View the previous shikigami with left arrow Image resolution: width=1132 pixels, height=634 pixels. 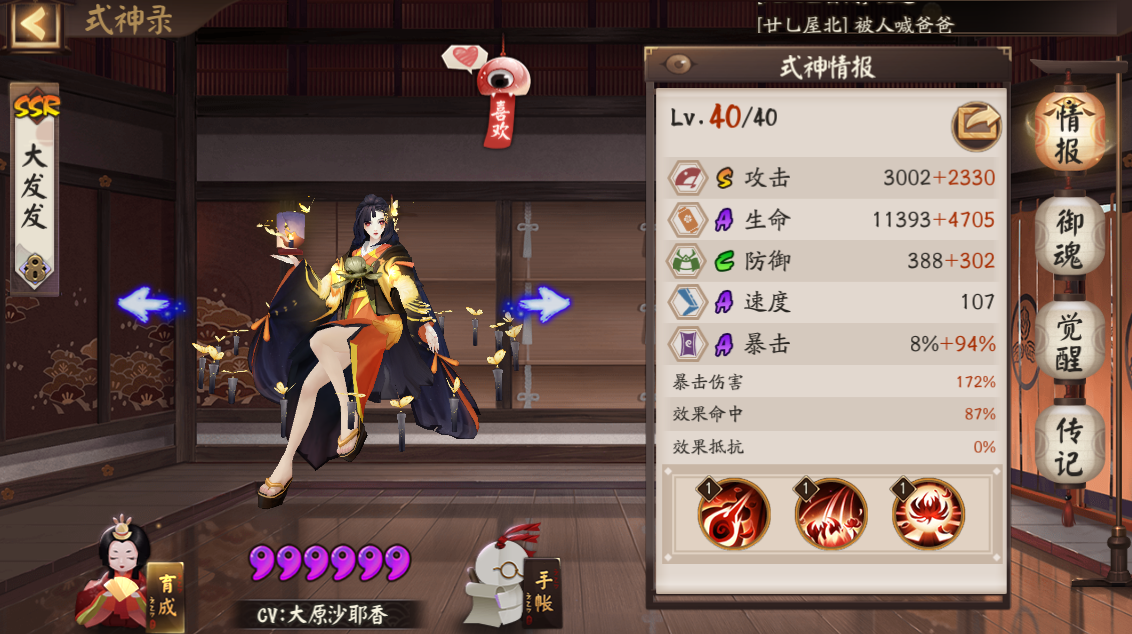click(x=148, y=304)
